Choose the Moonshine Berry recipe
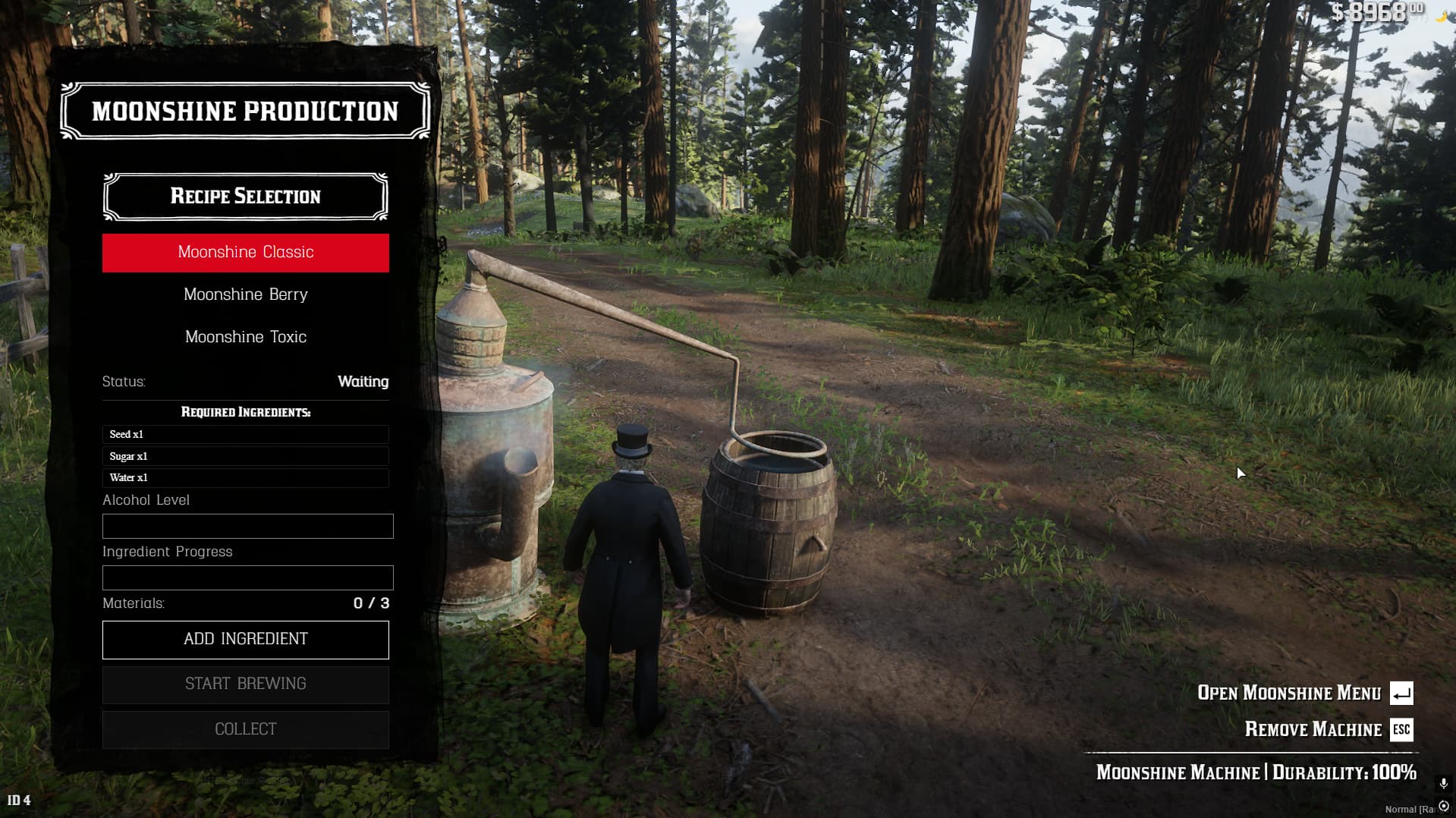The height and width of the screenshot is (818, 1456). (x=245, y=294)
